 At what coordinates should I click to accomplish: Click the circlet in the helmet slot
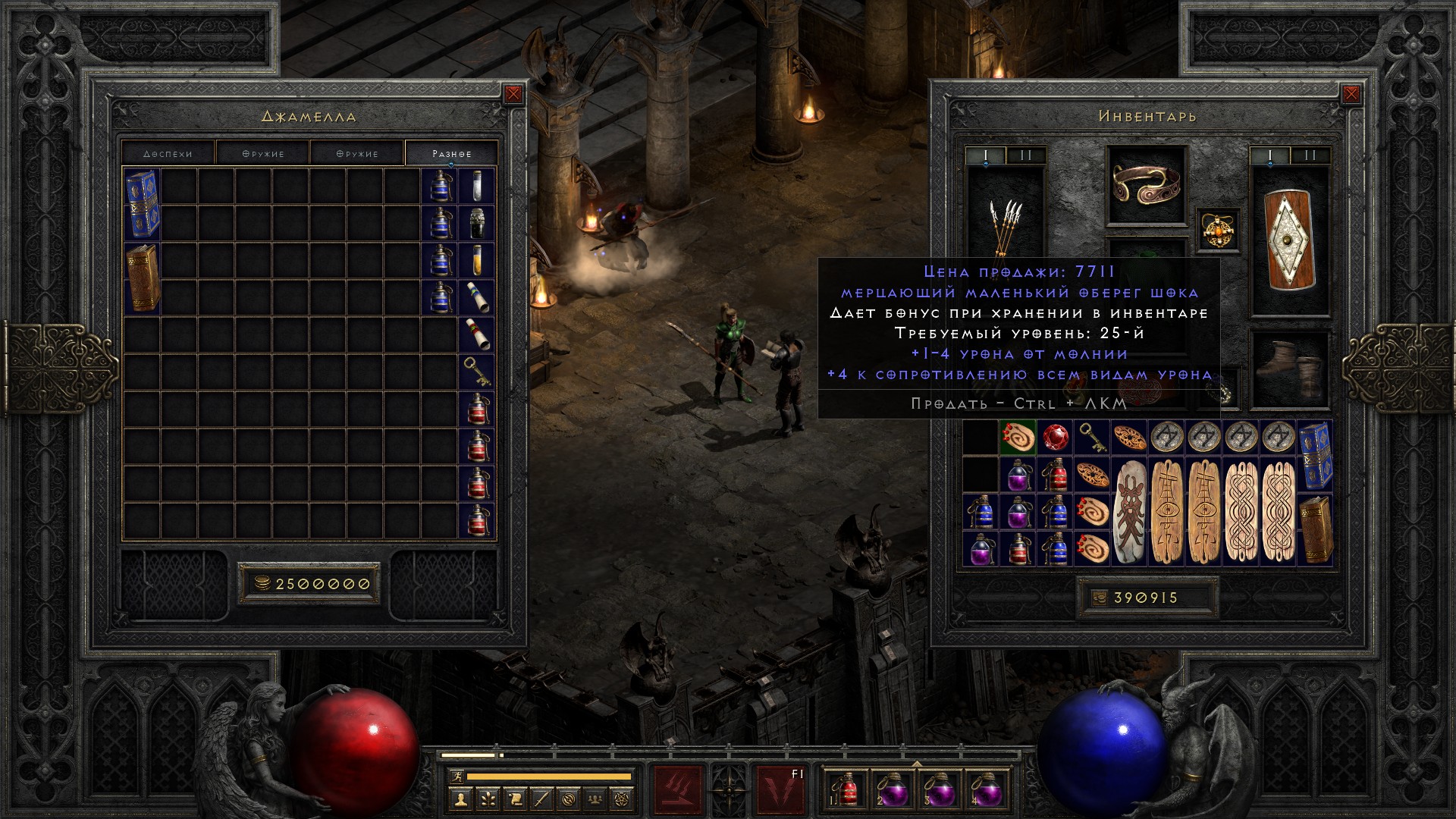(x=1146, y=184)
